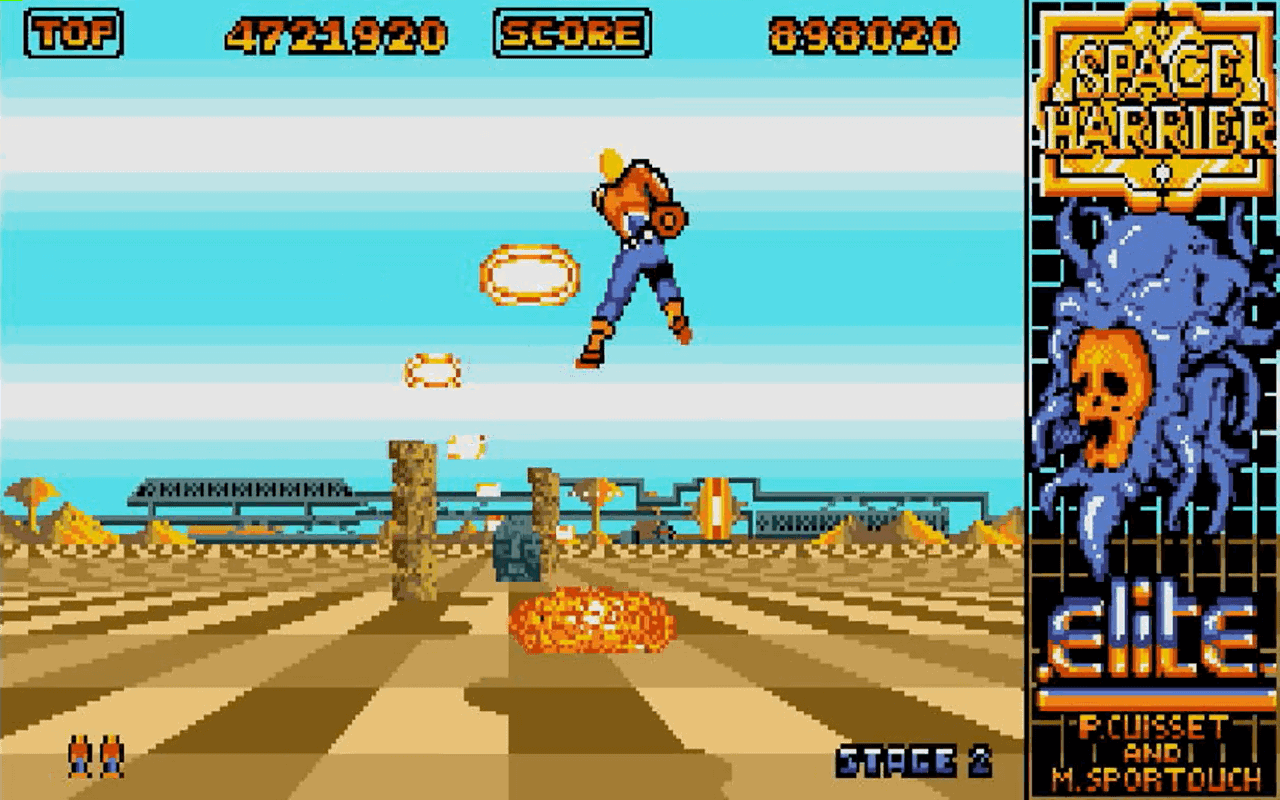Click the orange striped tower near the horizon

718,510
